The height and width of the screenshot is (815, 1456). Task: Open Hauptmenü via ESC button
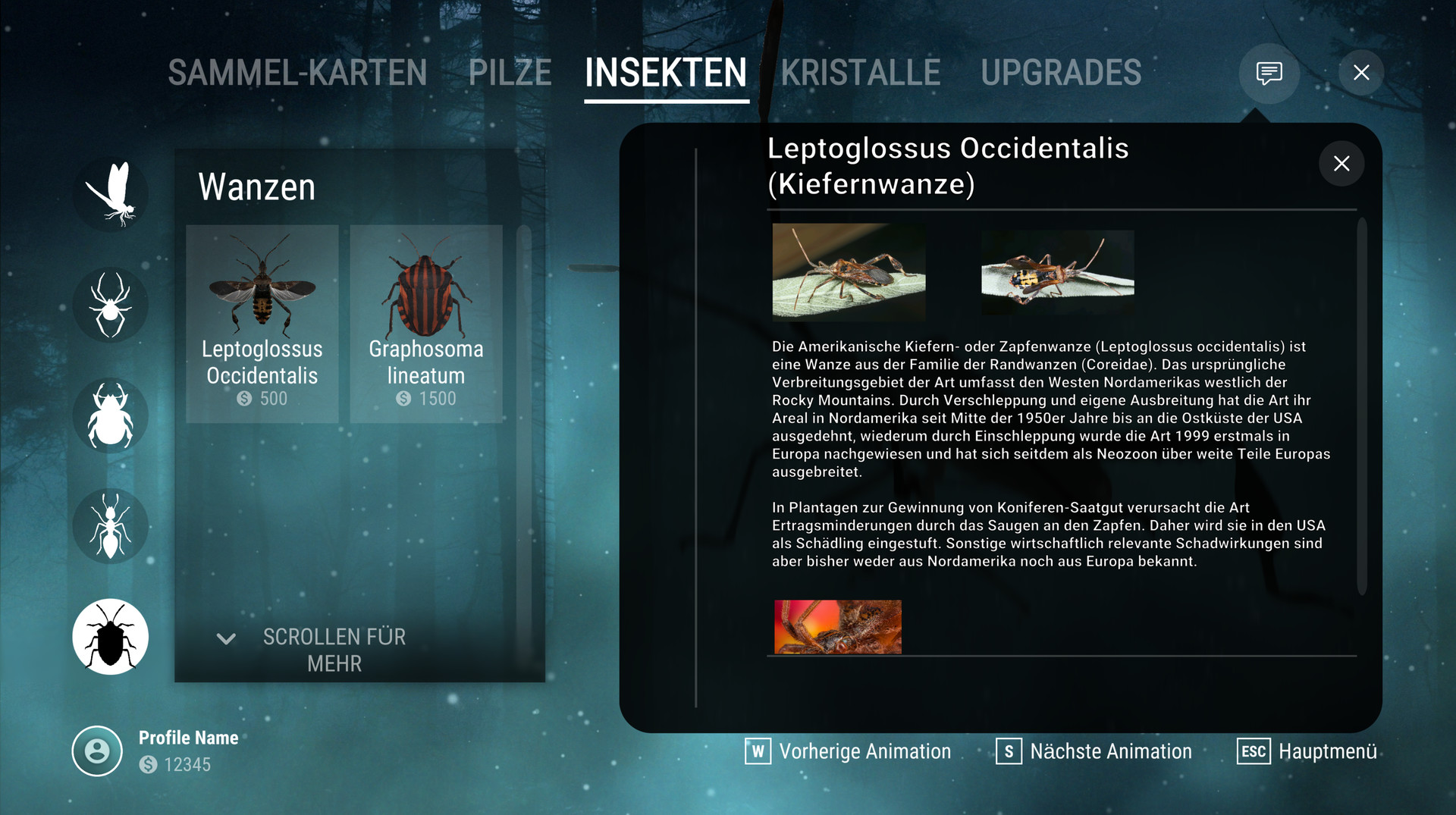1255,751
